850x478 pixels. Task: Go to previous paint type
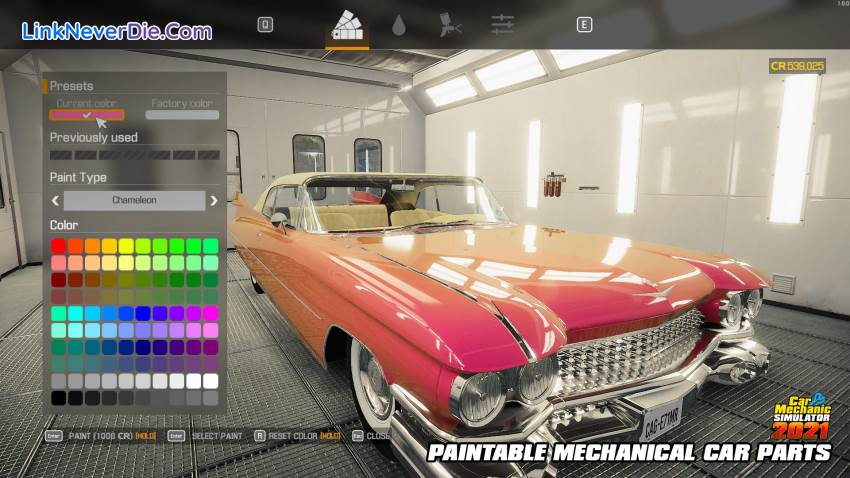pos(56,200)
